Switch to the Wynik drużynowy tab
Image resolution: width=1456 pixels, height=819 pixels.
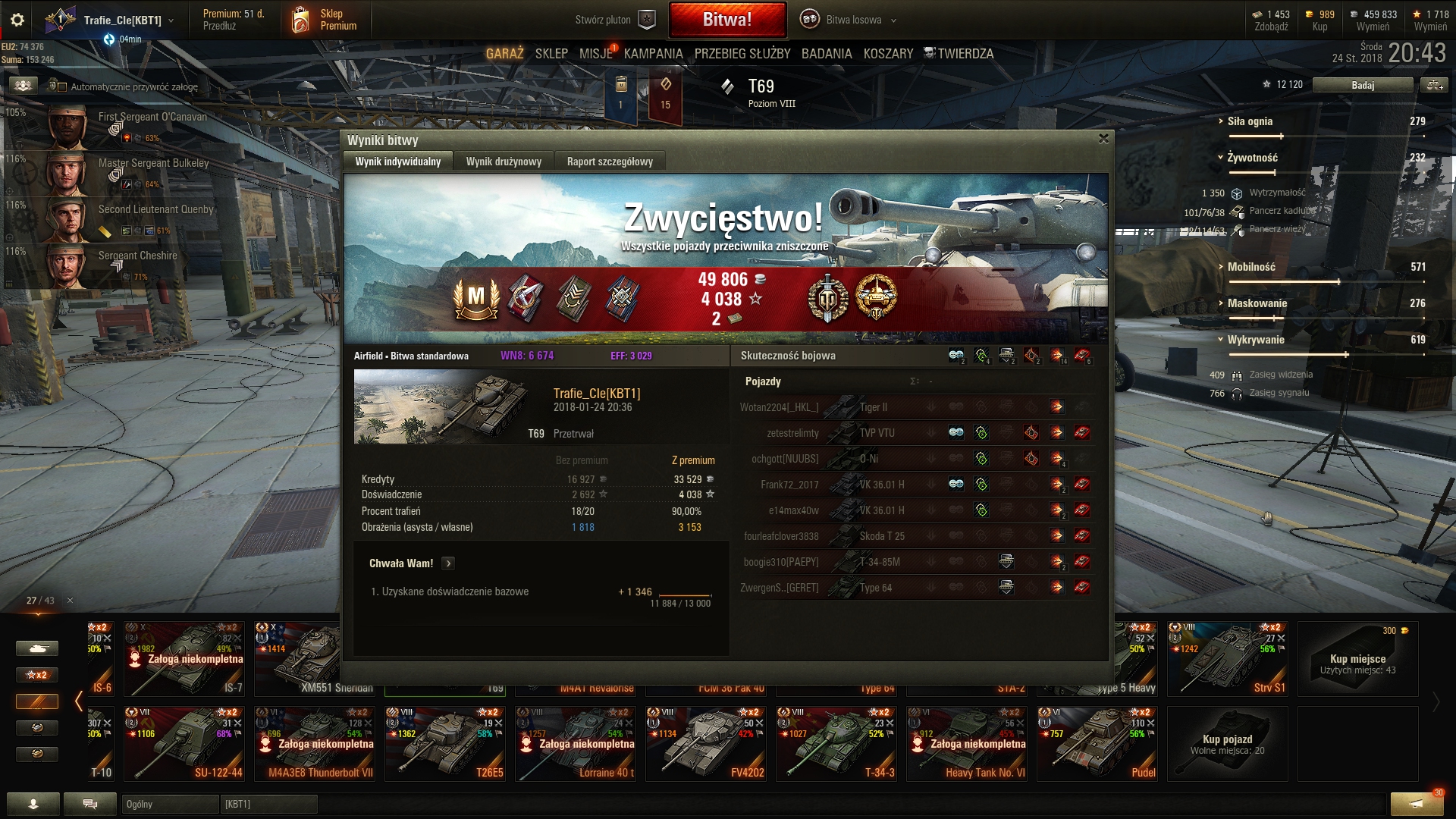pyautogui.click(x=504, y=162)
